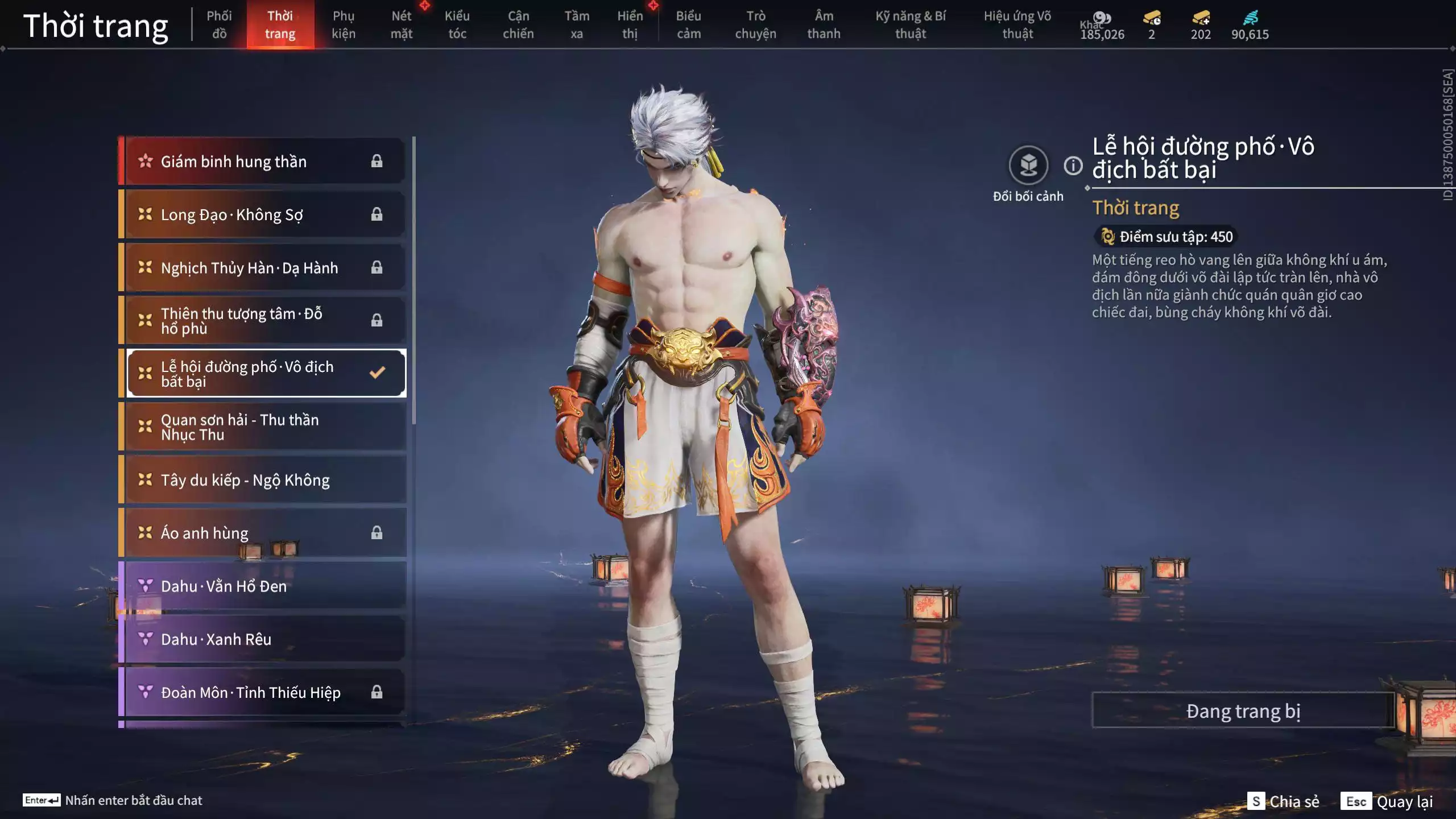This screenshot has width=1456, height=819.
Task: Open the outfit info icon
Action: pos(1073,166)
